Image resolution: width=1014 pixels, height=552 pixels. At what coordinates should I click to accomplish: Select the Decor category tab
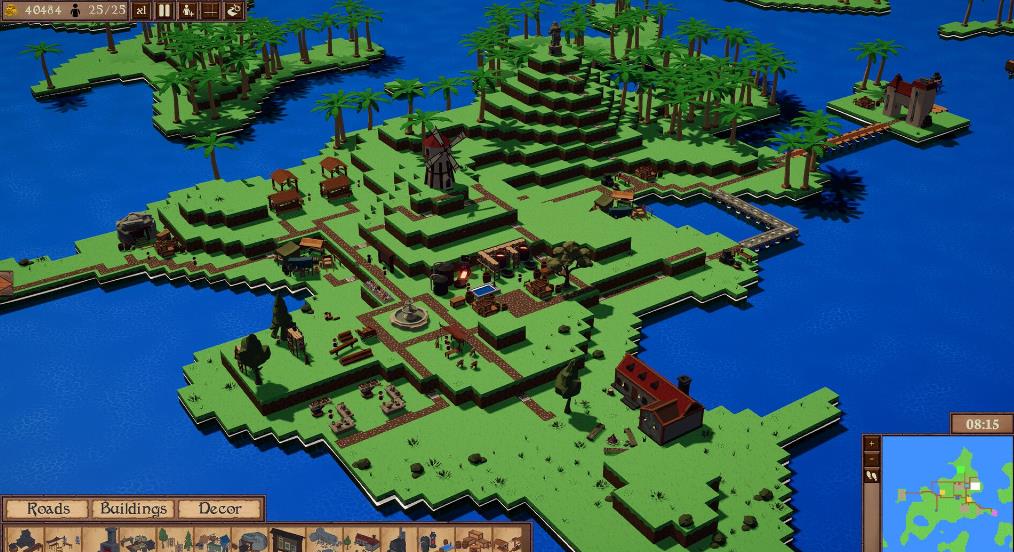click(x=219, y=509)
